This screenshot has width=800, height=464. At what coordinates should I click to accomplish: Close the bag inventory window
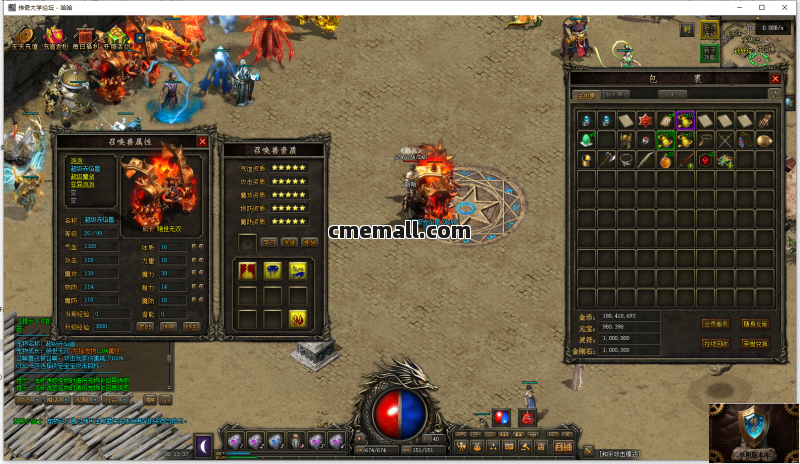coord(775,78)
